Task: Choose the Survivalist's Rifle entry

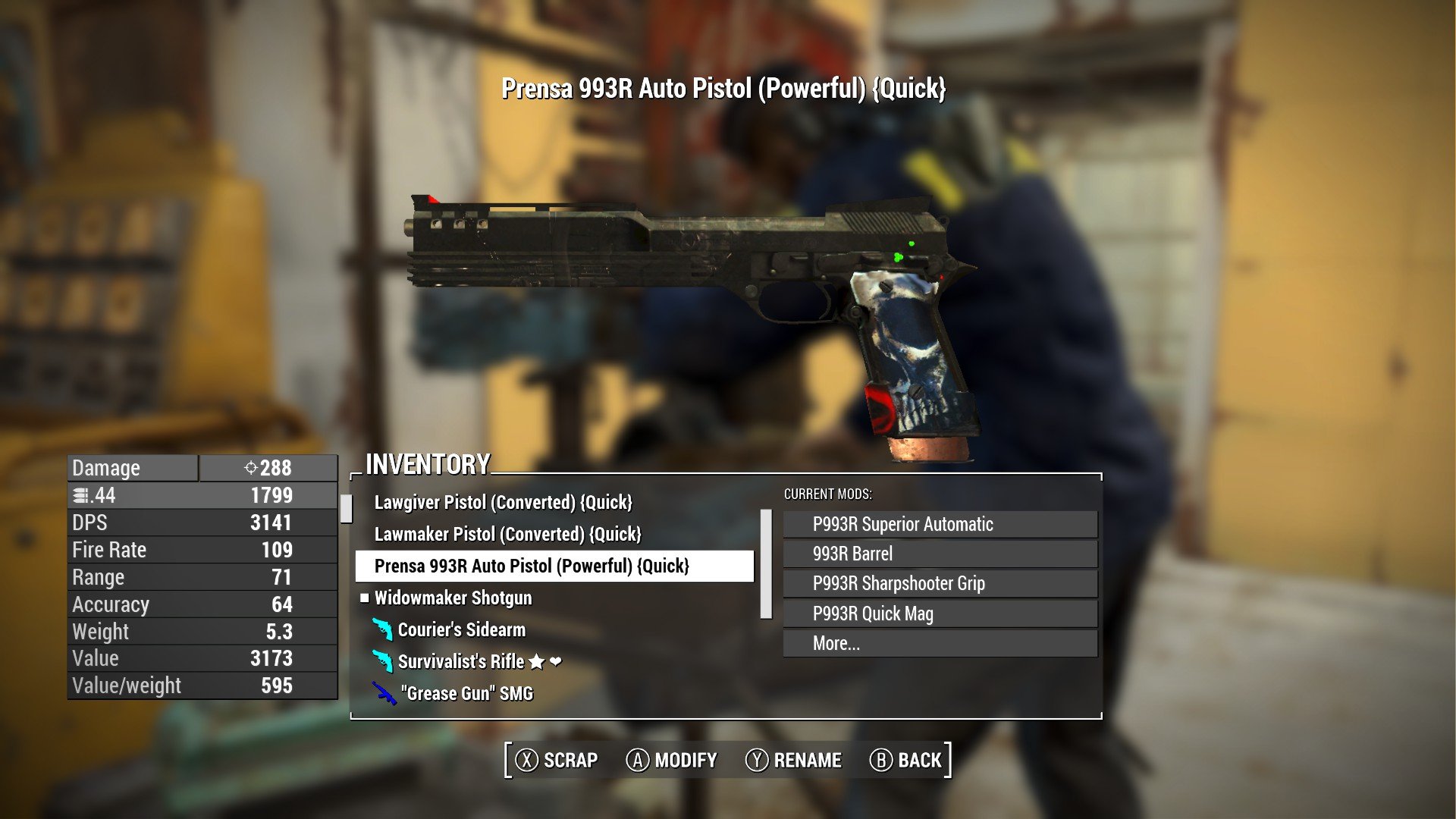Action: pos(461,661)
